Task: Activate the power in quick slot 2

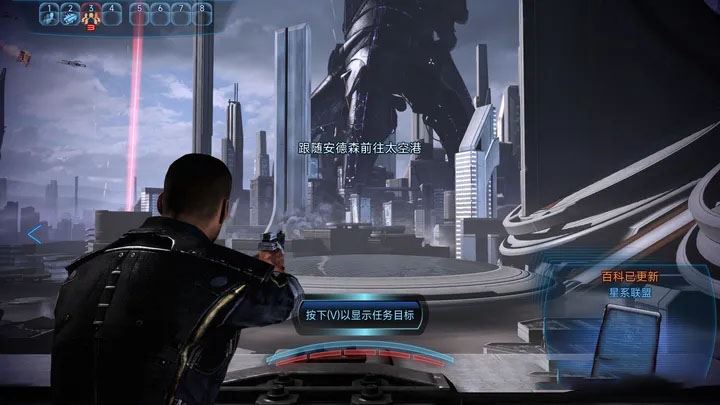Action: [68, 14]
